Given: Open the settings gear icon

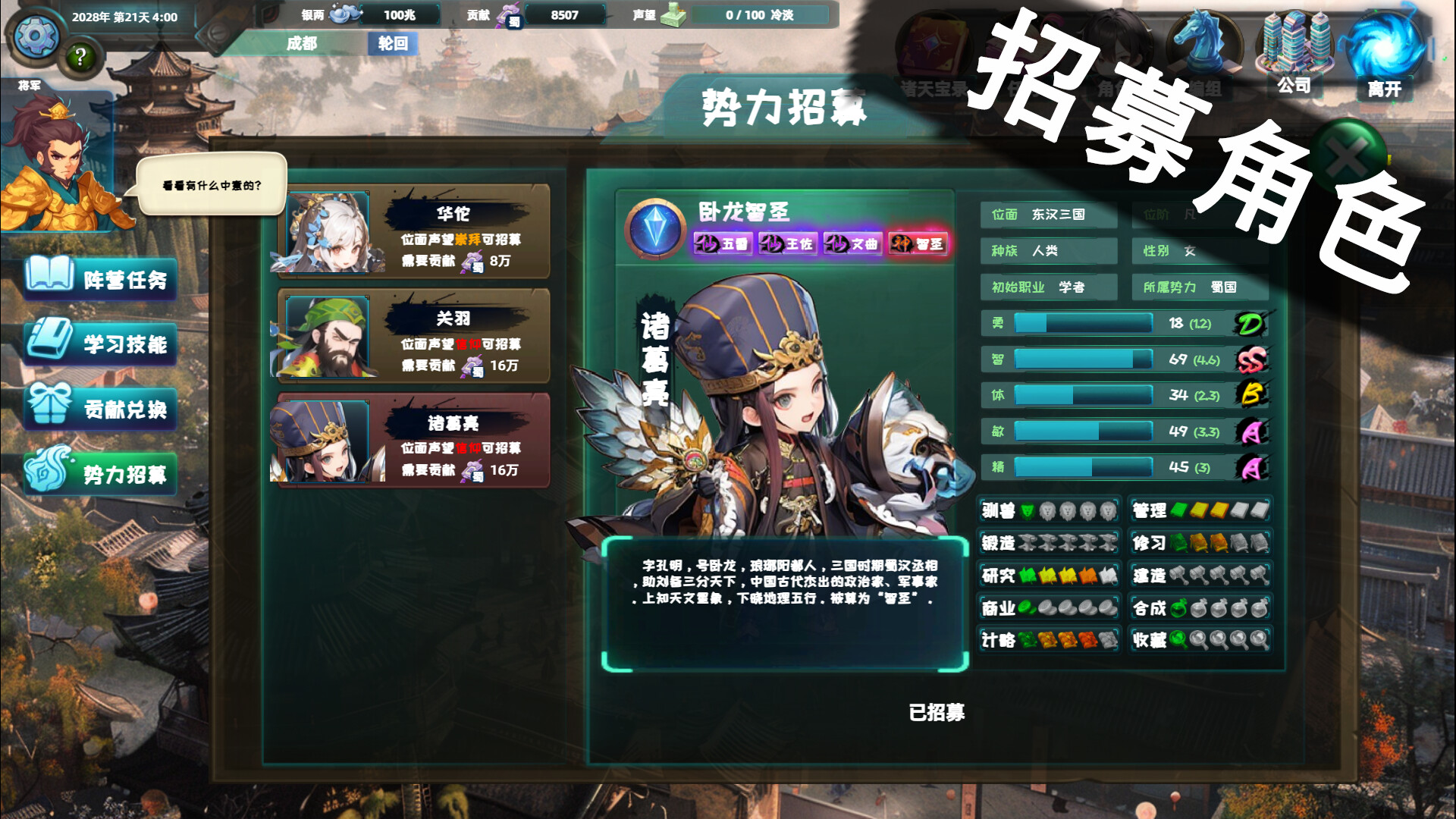Looking at the screenshot, I should tap(34, 34).
